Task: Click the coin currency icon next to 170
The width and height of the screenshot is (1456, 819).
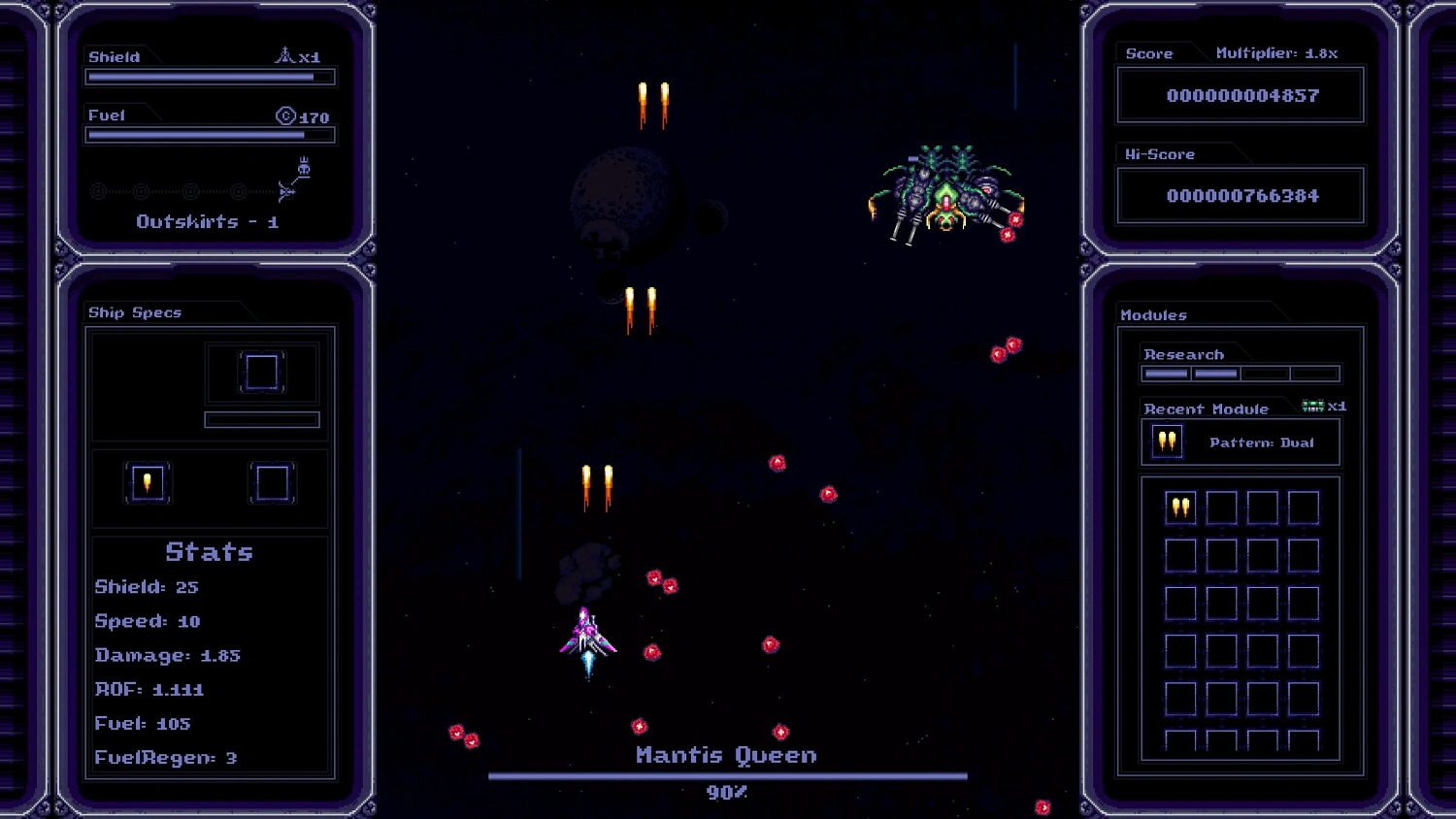Action: [x=284, y=116]
